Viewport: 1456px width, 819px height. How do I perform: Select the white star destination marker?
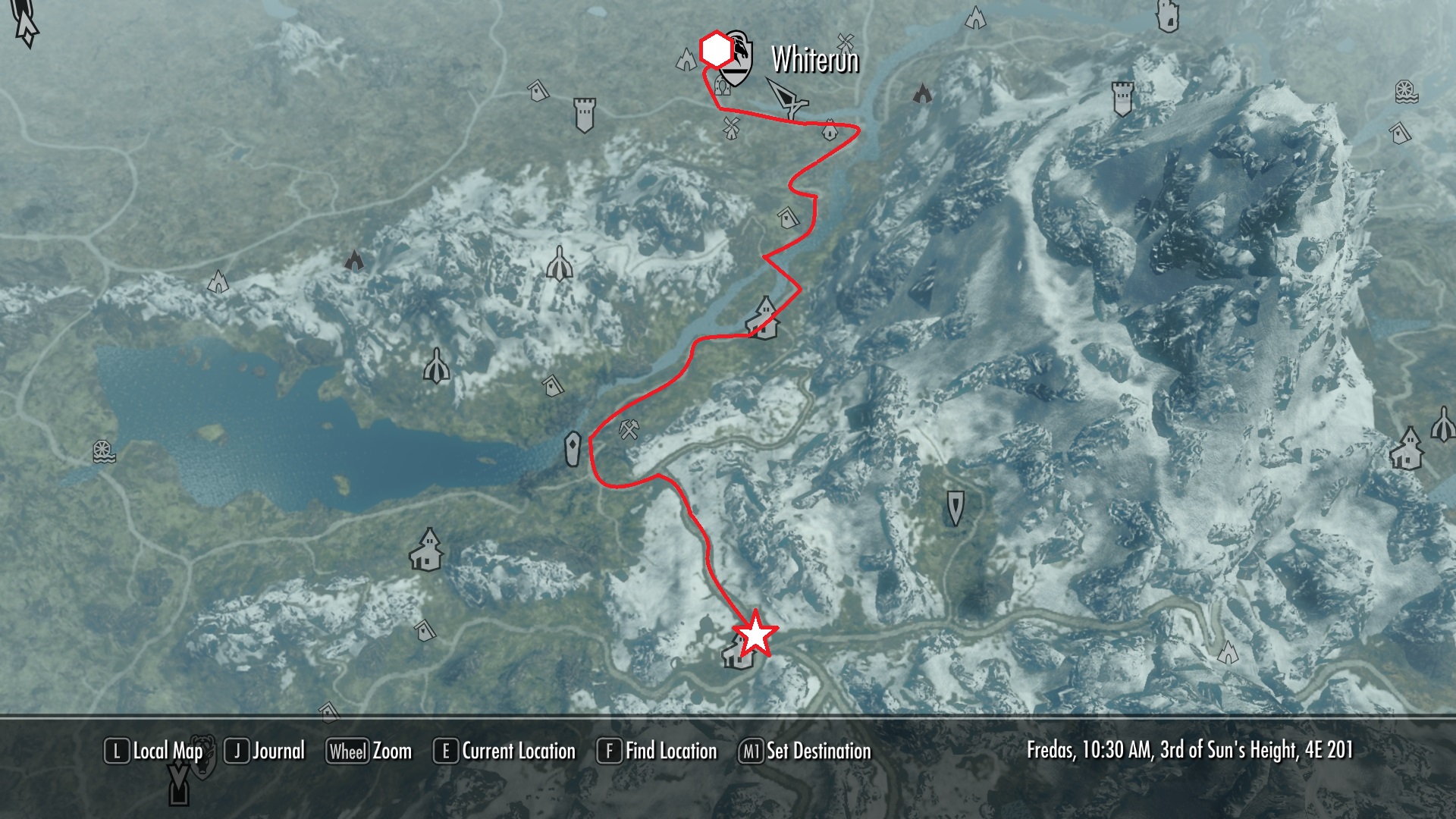(756, 635)
